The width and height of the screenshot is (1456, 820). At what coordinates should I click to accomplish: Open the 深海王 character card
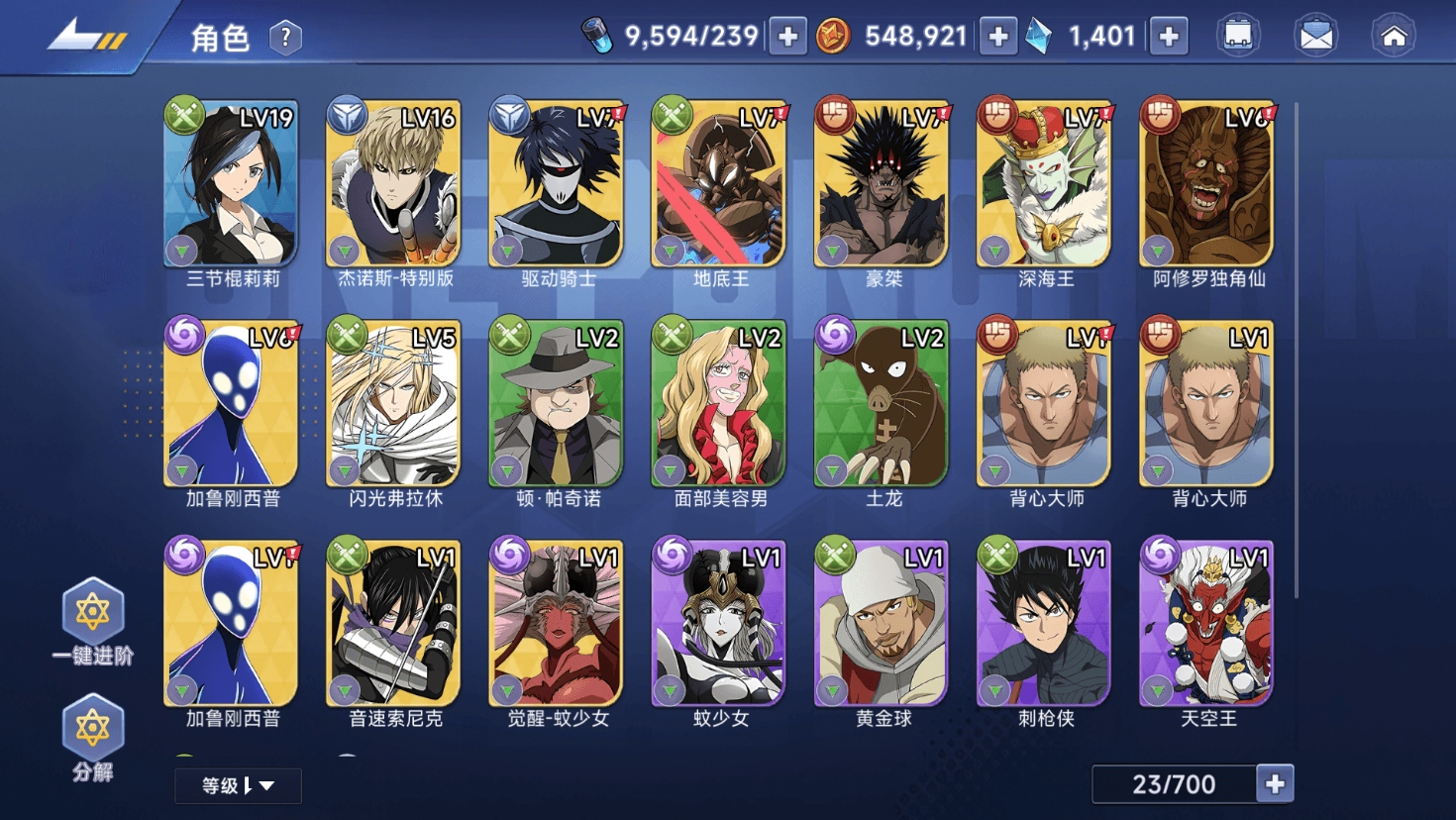click(1045, 184)
